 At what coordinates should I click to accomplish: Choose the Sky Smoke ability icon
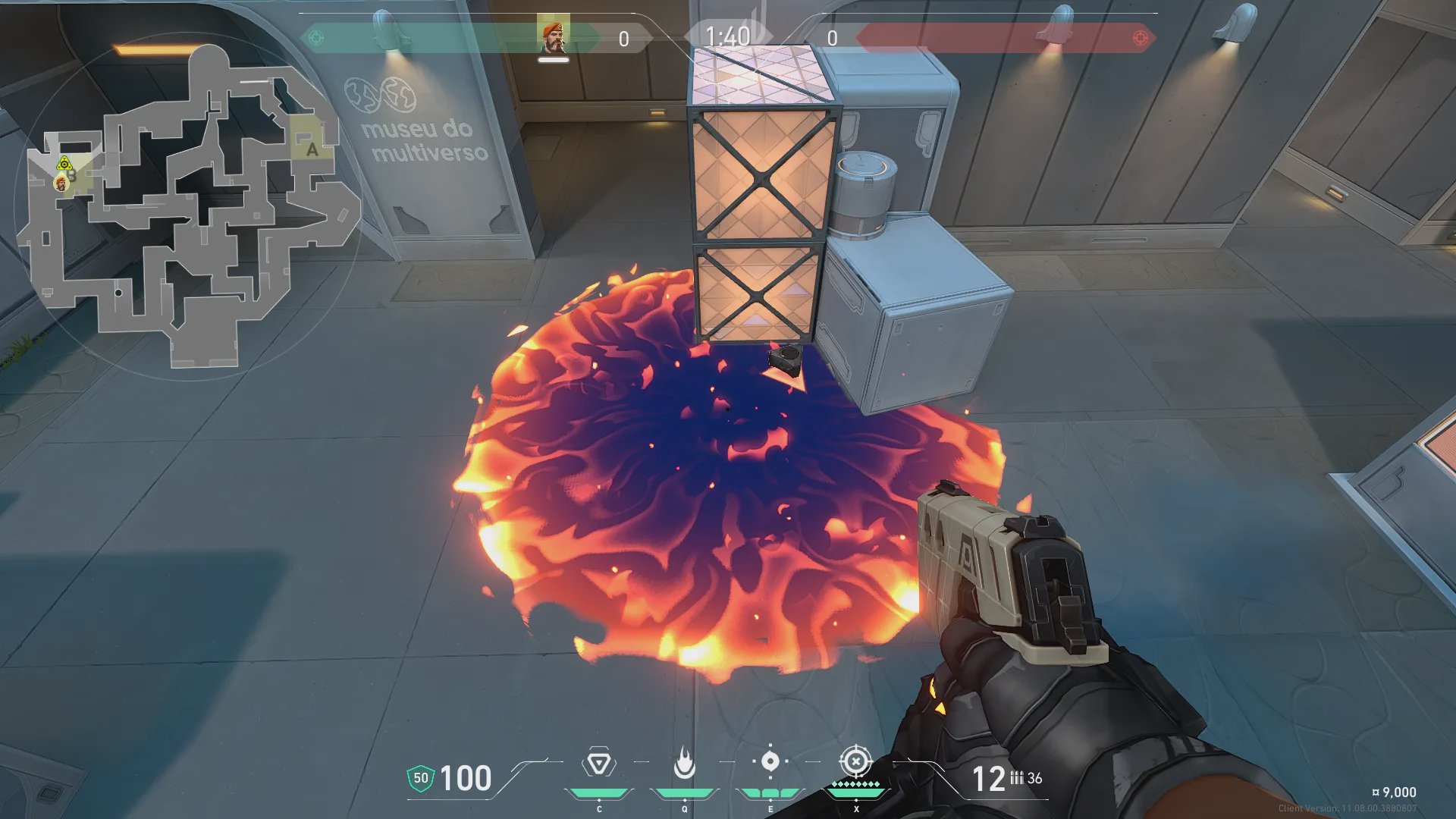coord(770,761)
